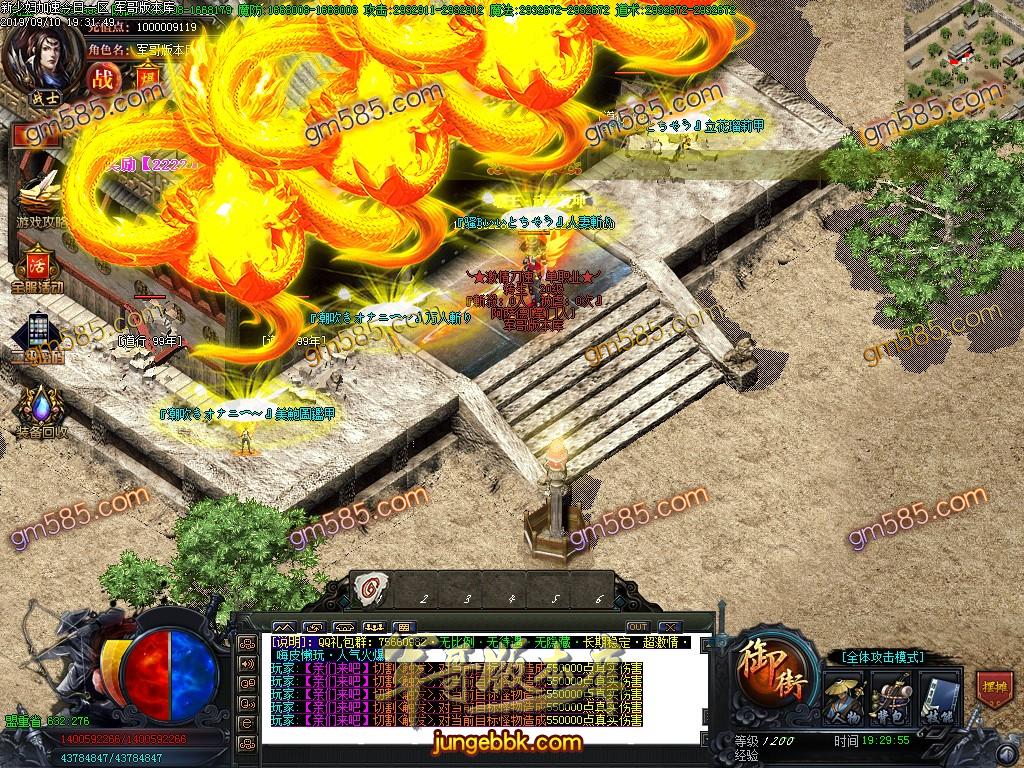Click the OUT button above chat
Viewport: 1024px width, 768px height.
637,627
